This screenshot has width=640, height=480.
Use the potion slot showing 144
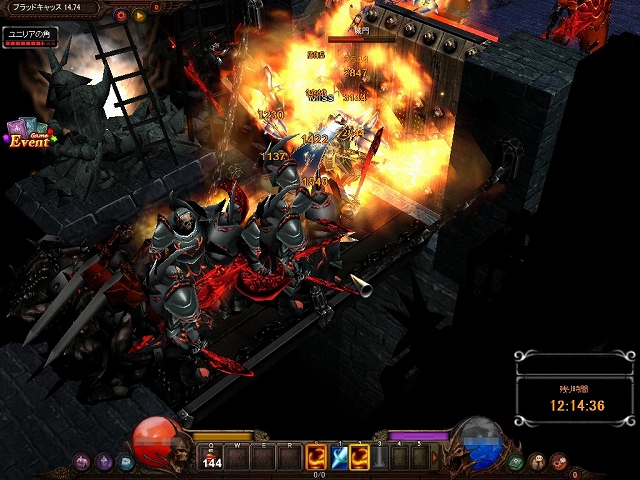coord(211,457)
